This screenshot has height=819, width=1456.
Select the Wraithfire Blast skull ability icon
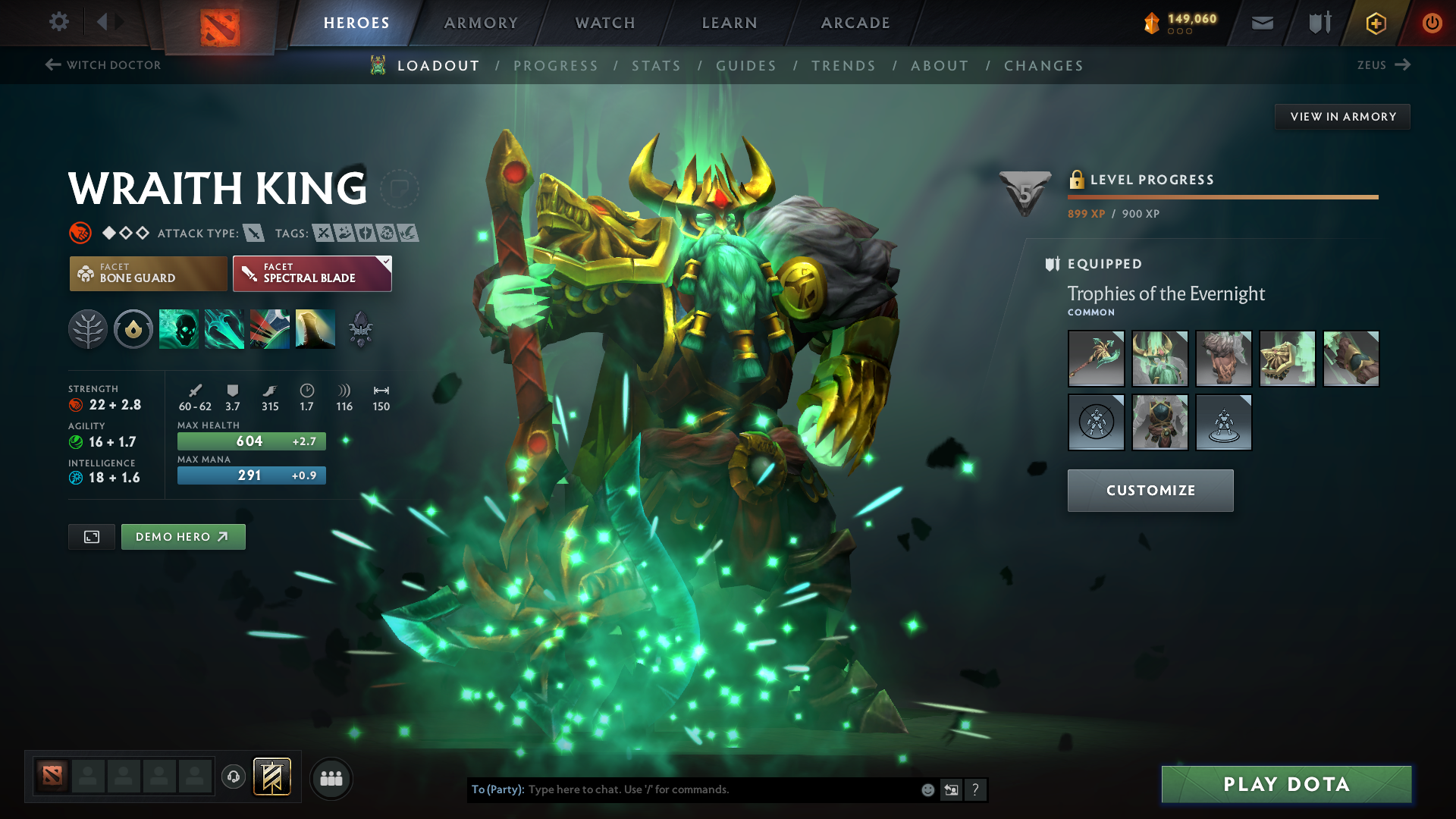179,328
